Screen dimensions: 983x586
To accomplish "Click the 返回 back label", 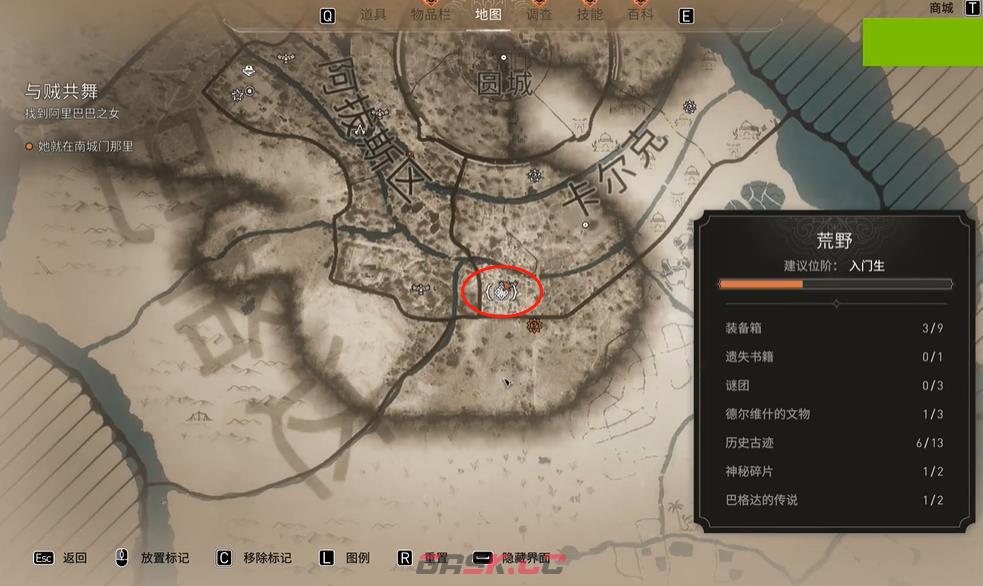I will tap(75, 558).
